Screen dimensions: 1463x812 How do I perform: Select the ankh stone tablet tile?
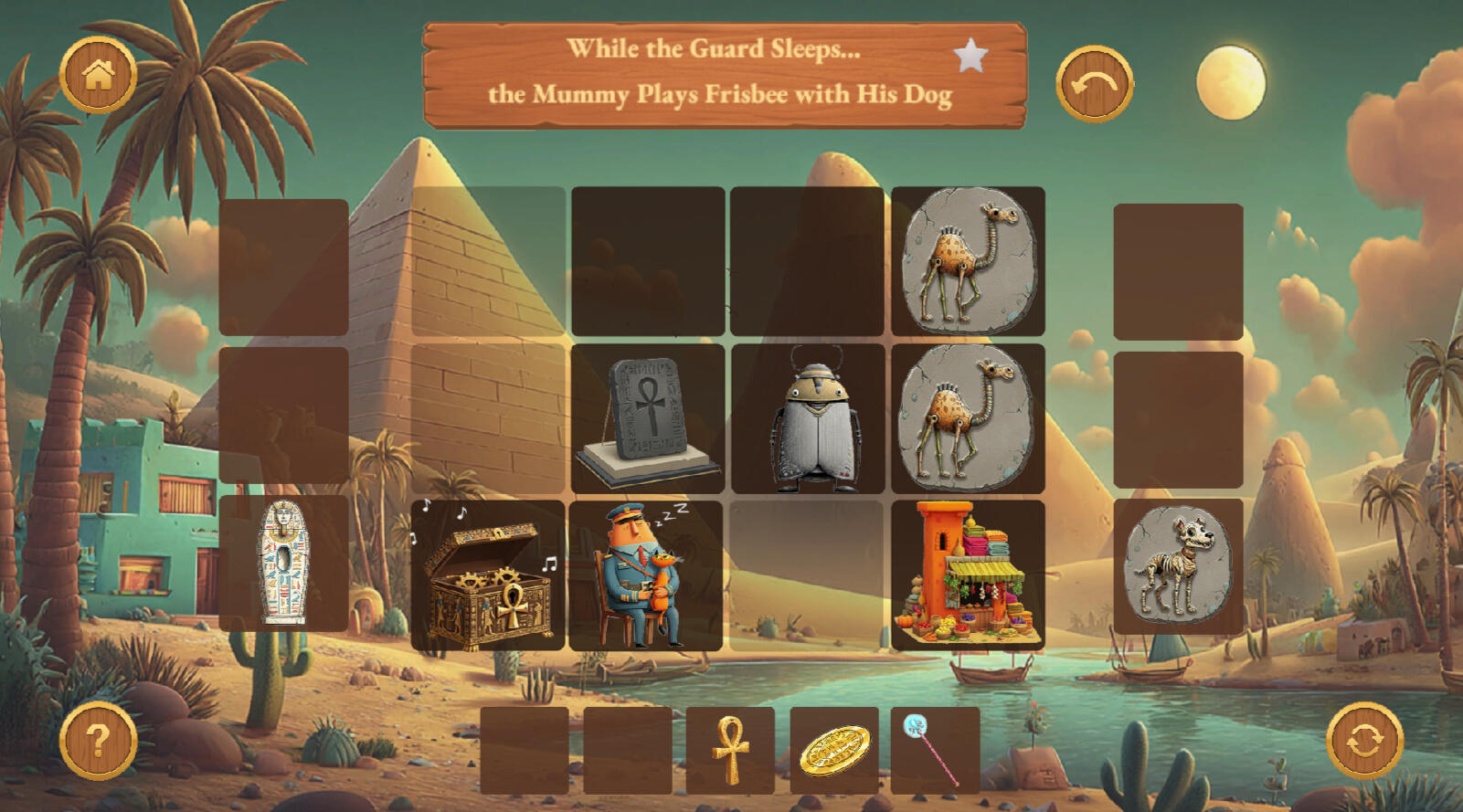(x=647, y=418)
